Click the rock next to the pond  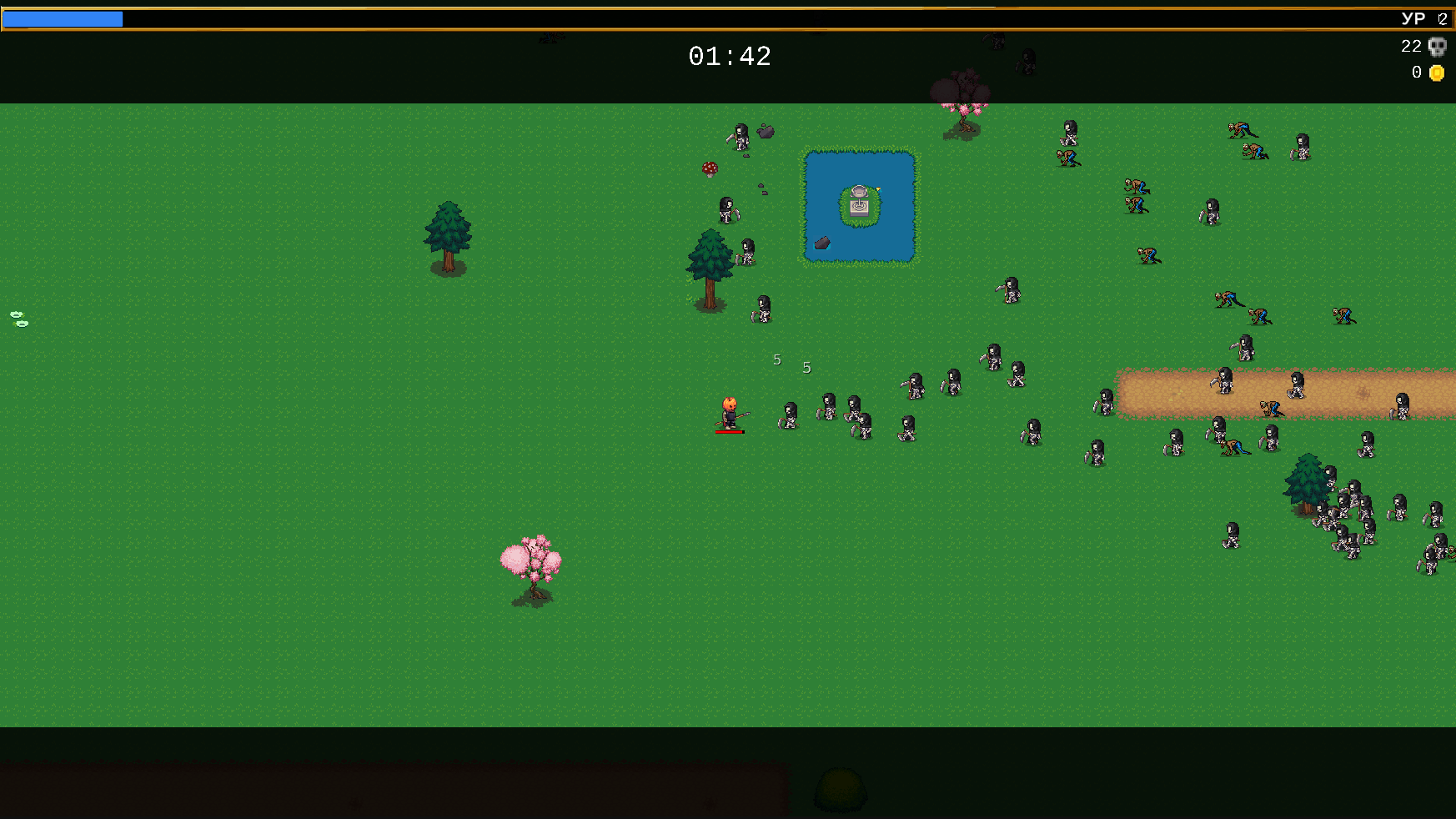pyautogui.click(x=821, y=244)
